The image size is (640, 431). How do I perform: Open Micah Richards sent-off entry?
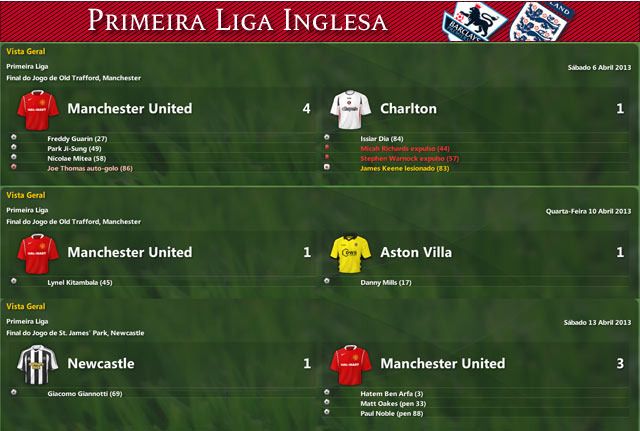coord(405,148)
